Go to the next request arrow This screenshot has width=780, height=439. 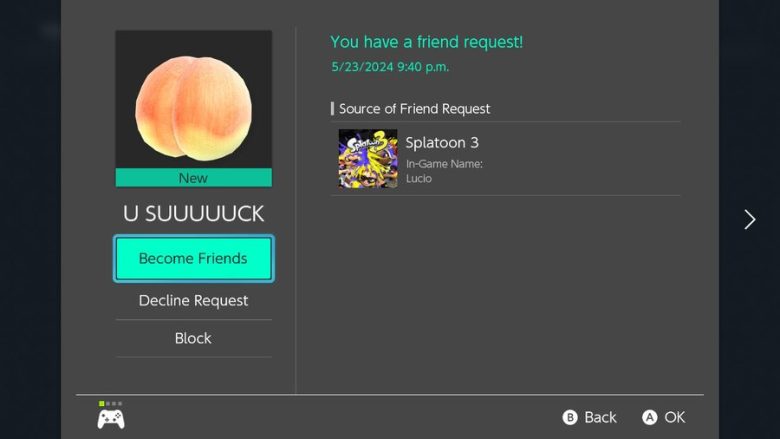[x=749, y=219]
